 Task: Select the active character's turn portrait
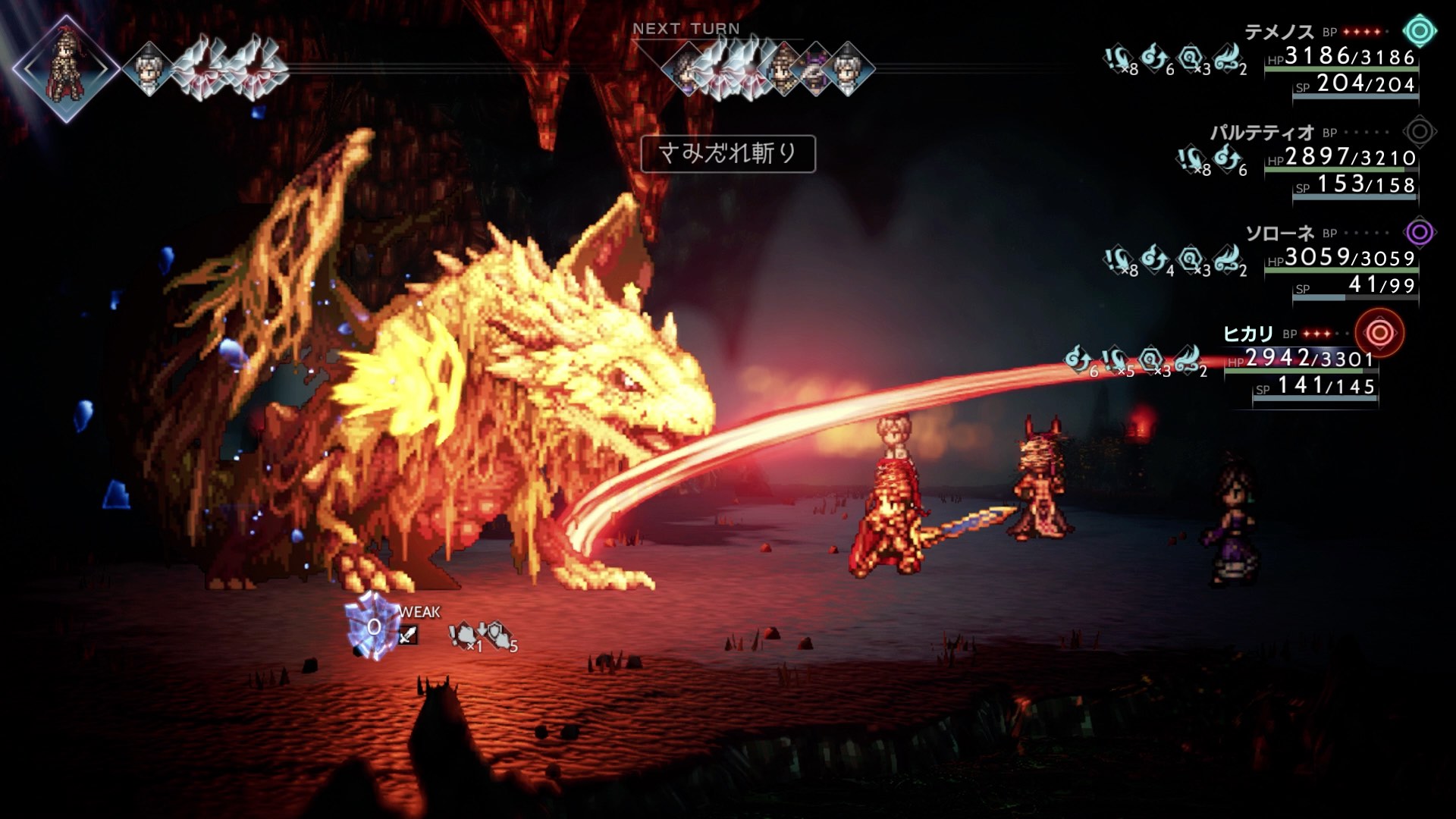tap(66, 68)
